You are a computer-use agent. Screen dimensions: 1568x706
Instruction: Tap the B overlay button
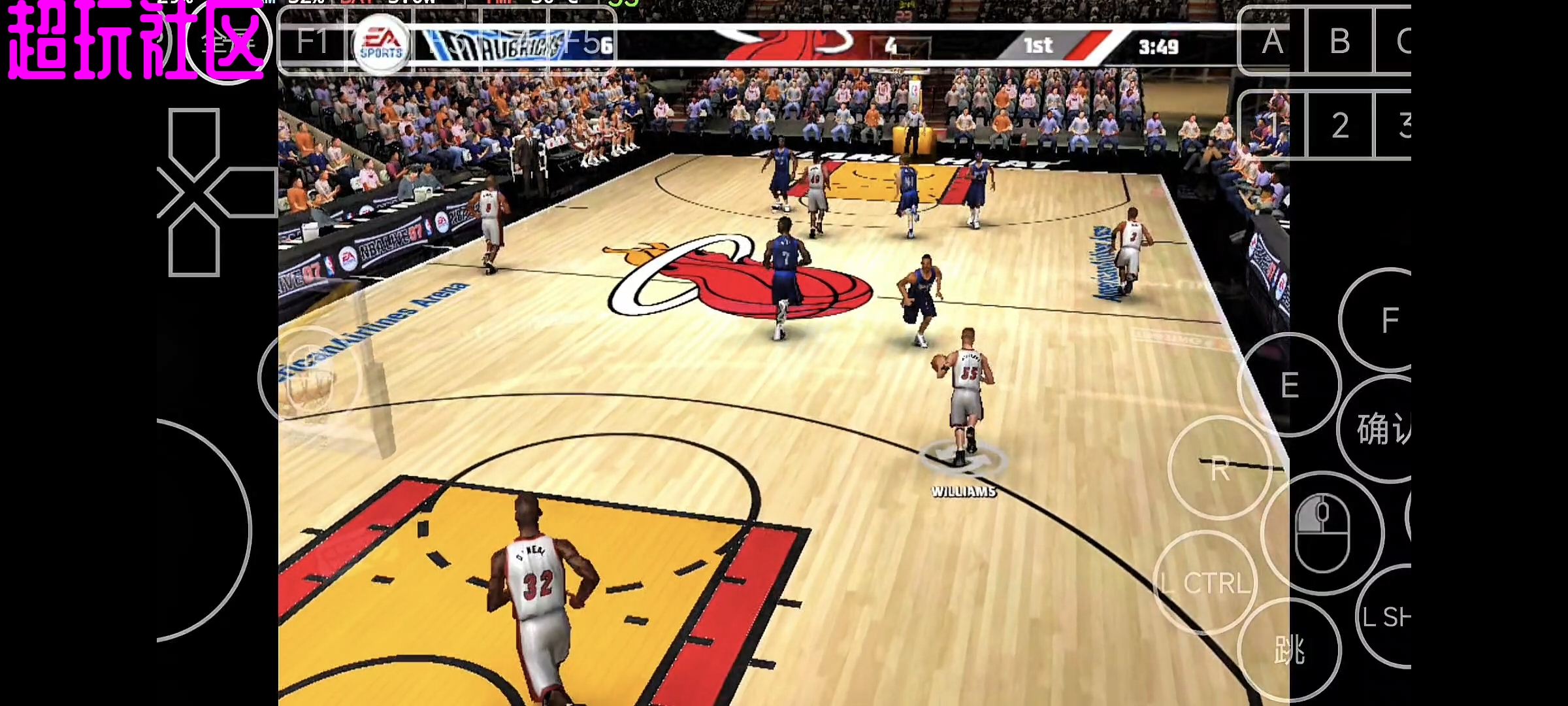coord(1340,42)
